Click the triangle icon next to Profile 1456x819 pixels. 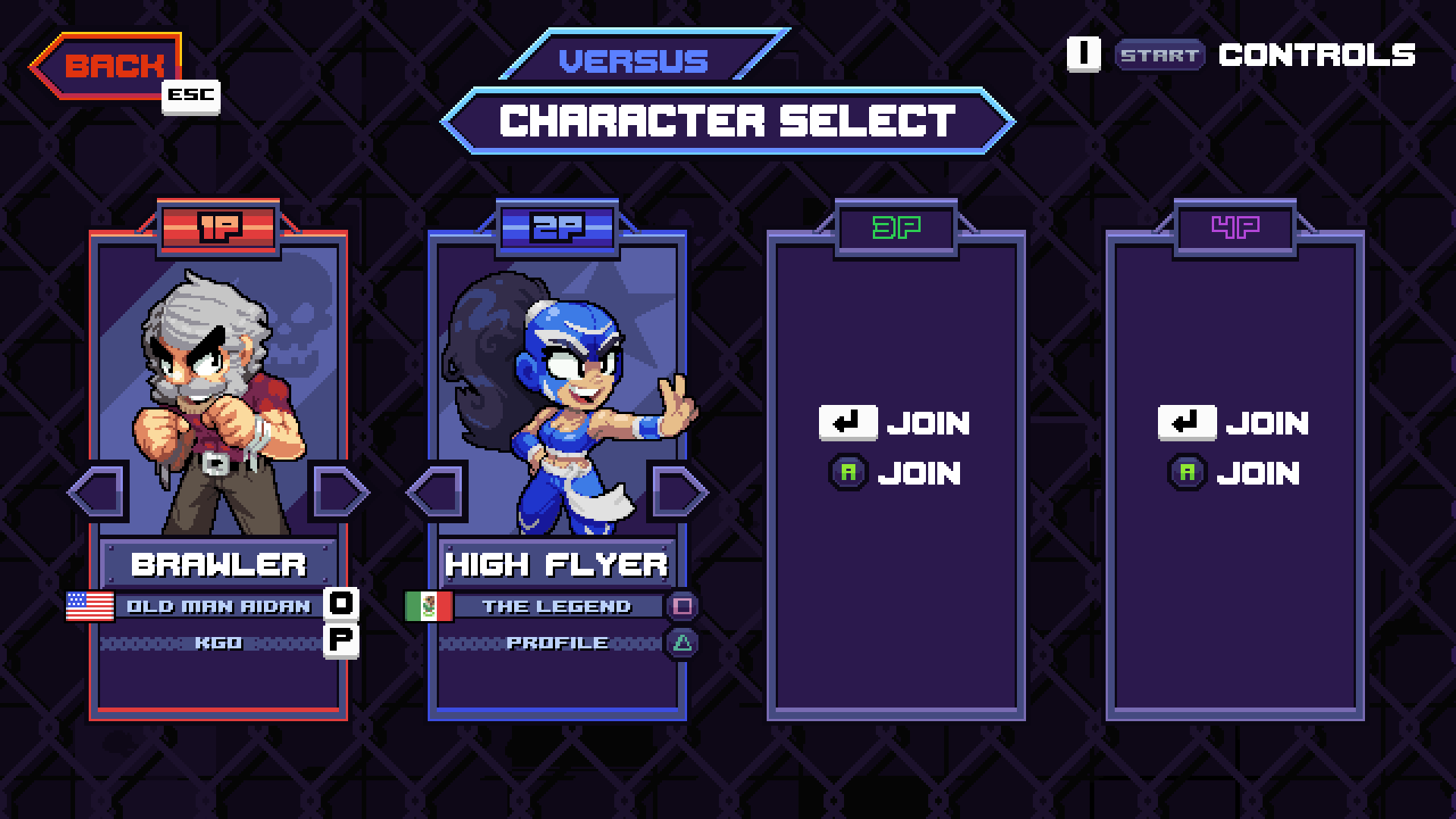click(x=683, y=642)
